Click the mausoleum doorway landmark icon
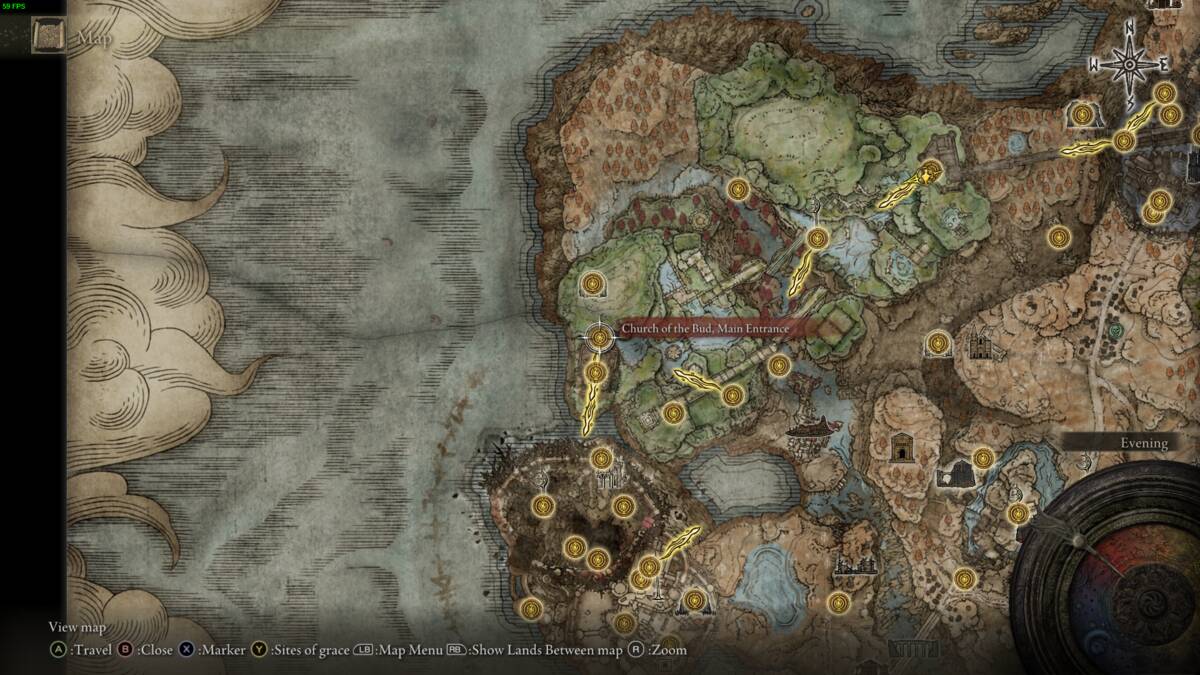 [x=904, y=447]
